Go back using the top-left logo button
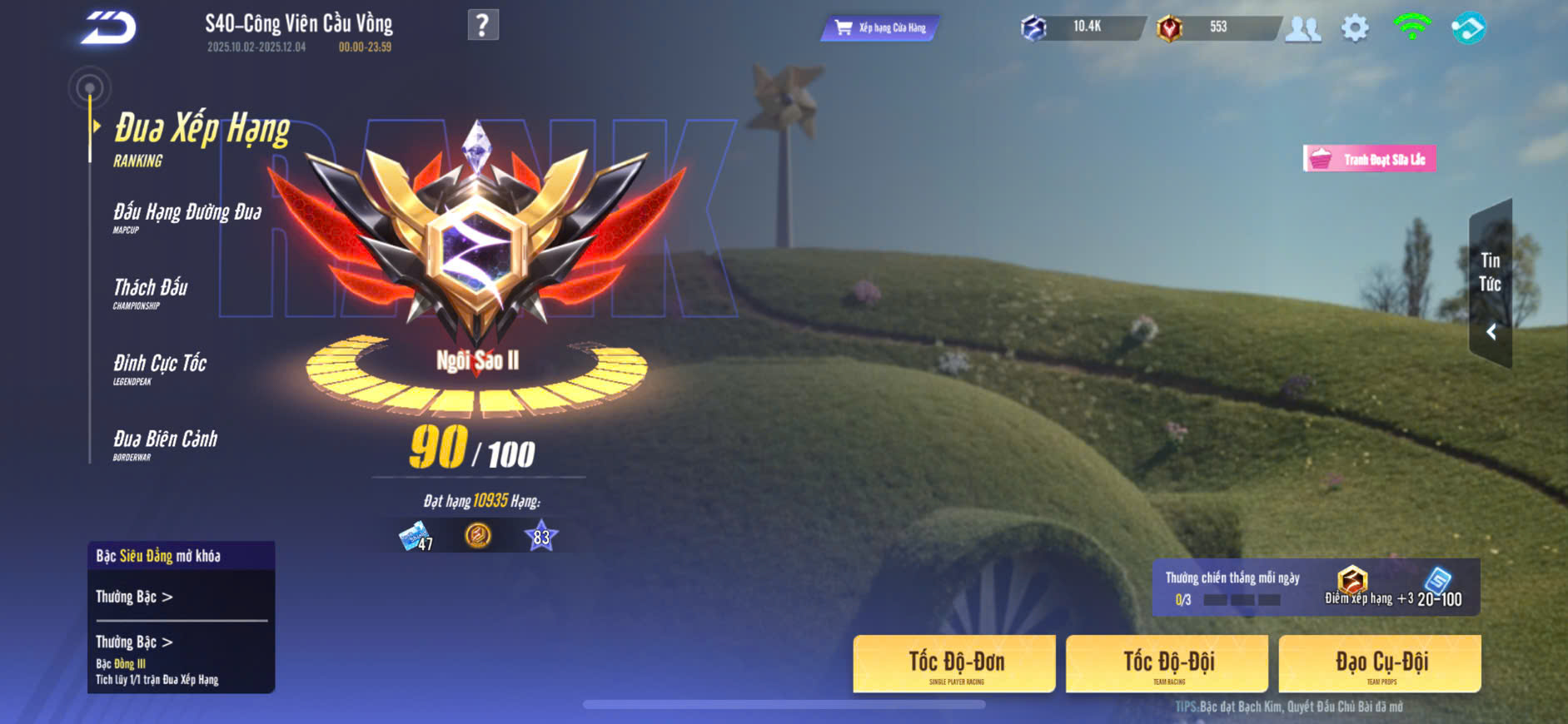Viewport: 1568px width, 724px height. pos(108,29)
